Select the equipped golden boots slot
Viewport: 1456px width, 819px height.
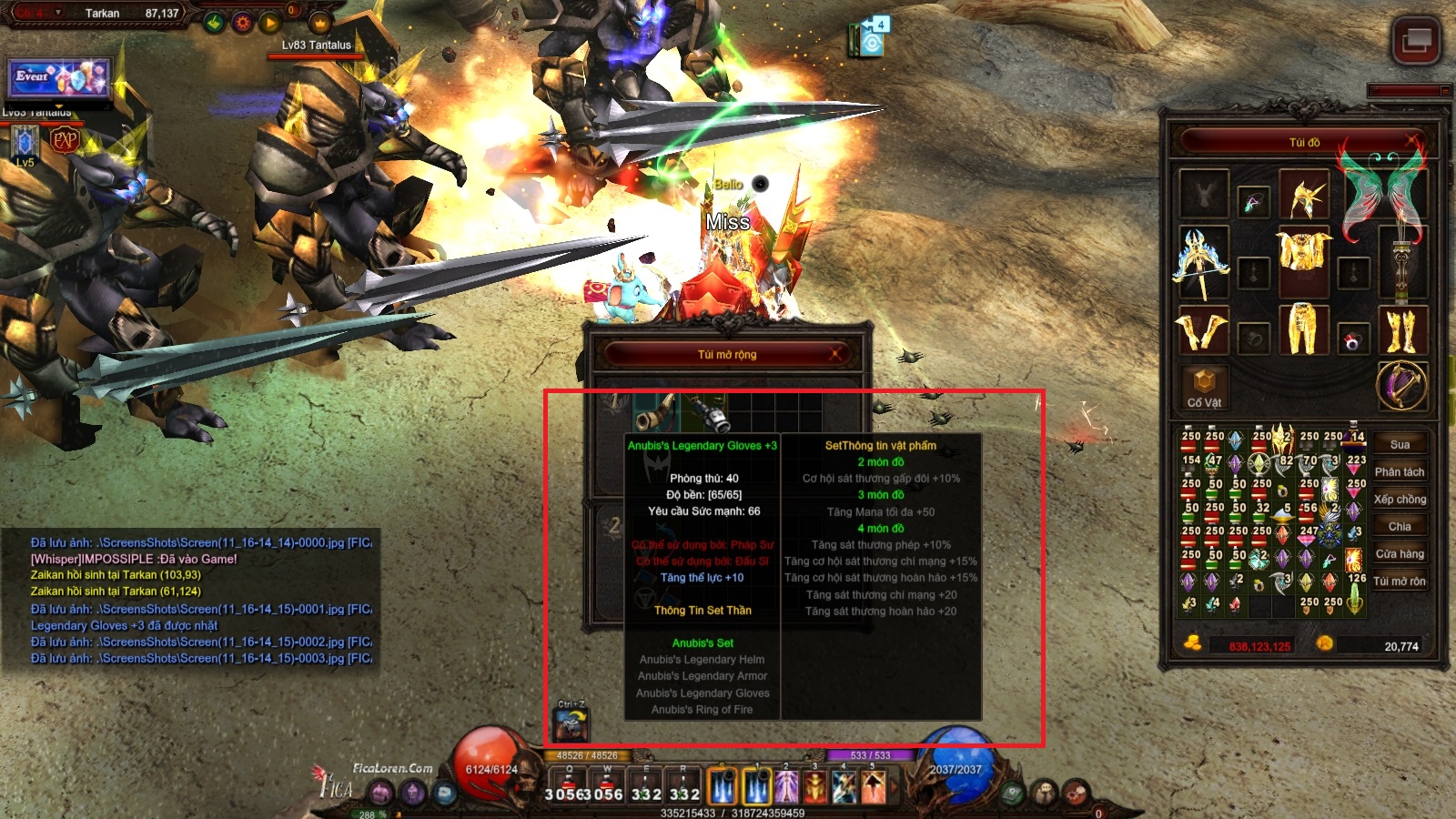(x=1401, y=329)
